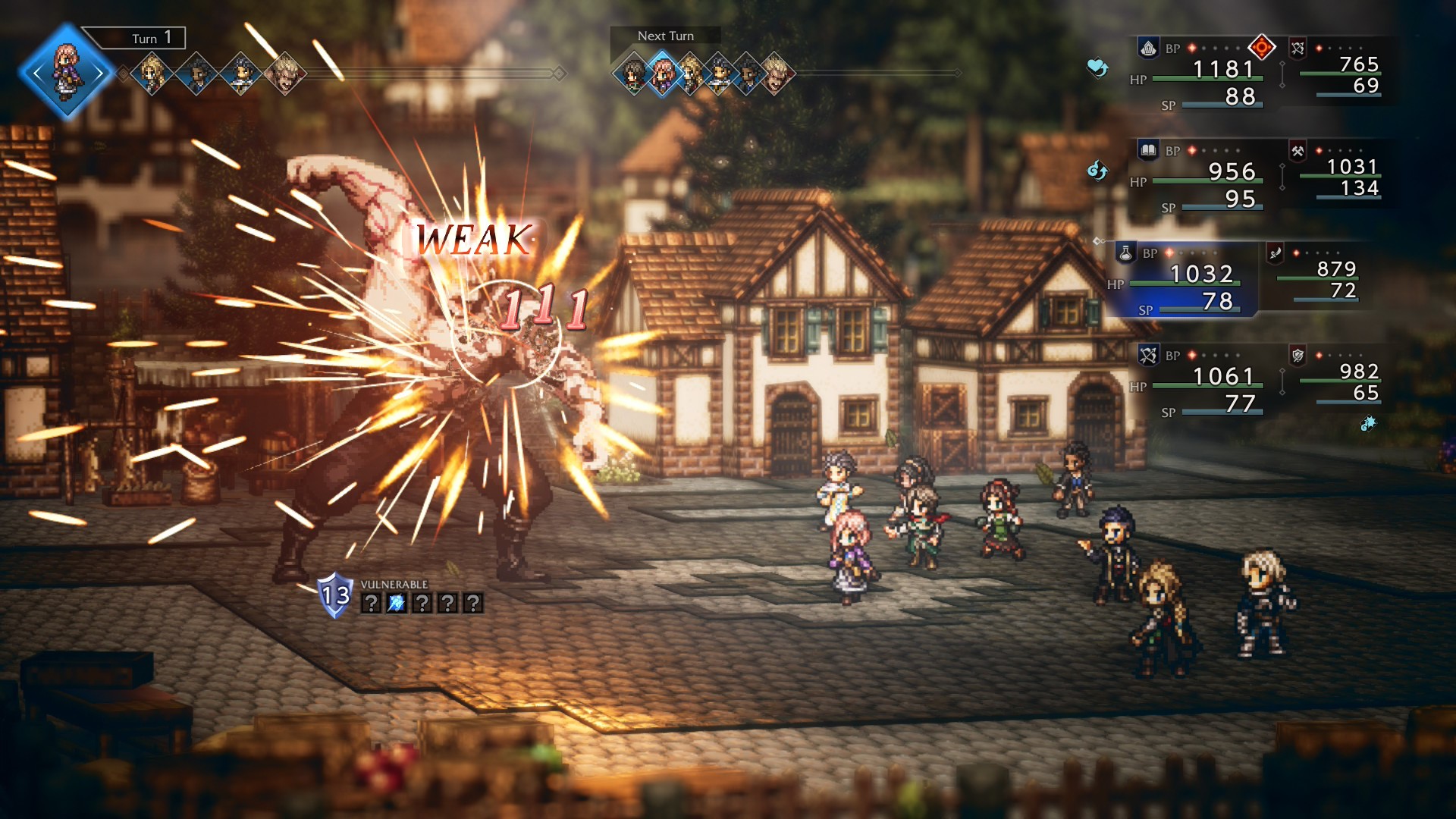Select the revealed axe weakness icon below the enemy

tap(397, 602)
